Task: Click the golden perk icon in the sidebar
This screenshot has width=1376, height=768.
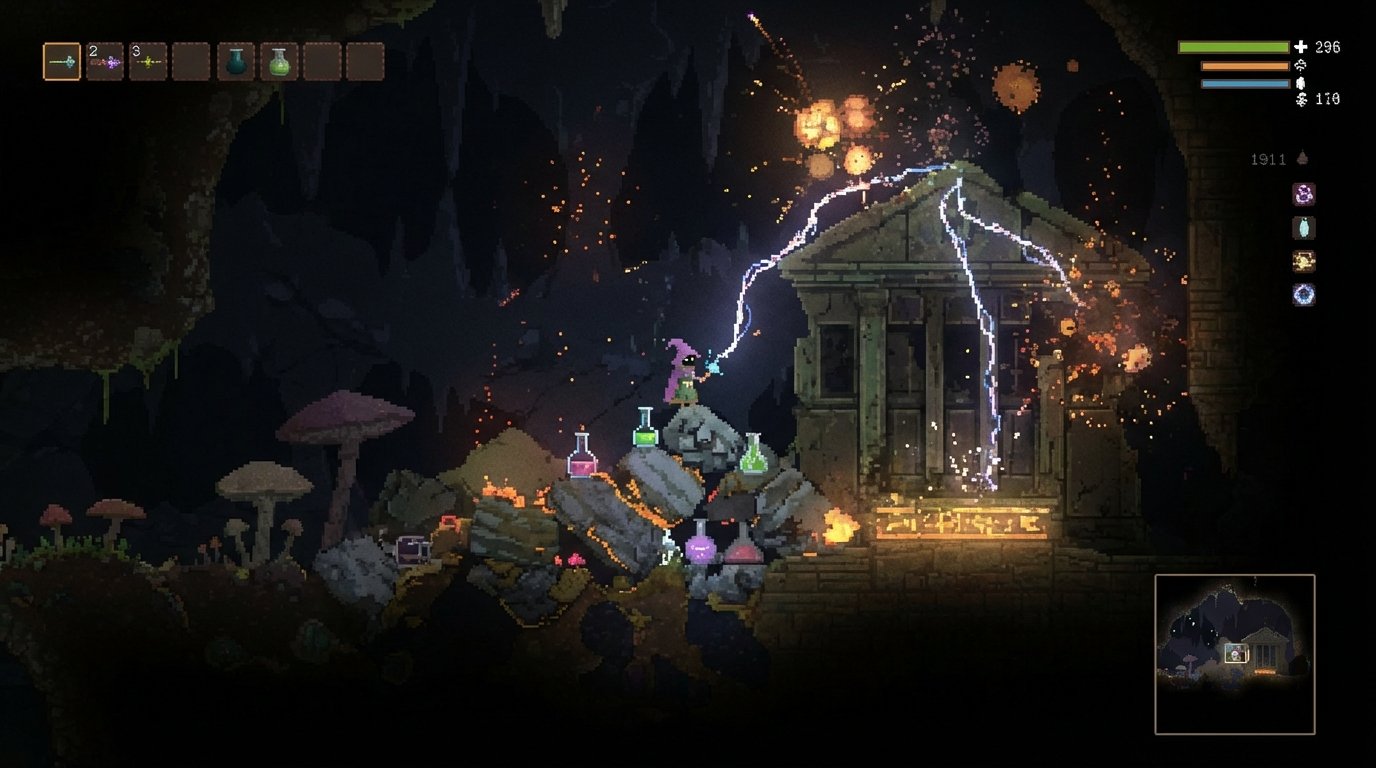Action: (x=1302, y=260)
